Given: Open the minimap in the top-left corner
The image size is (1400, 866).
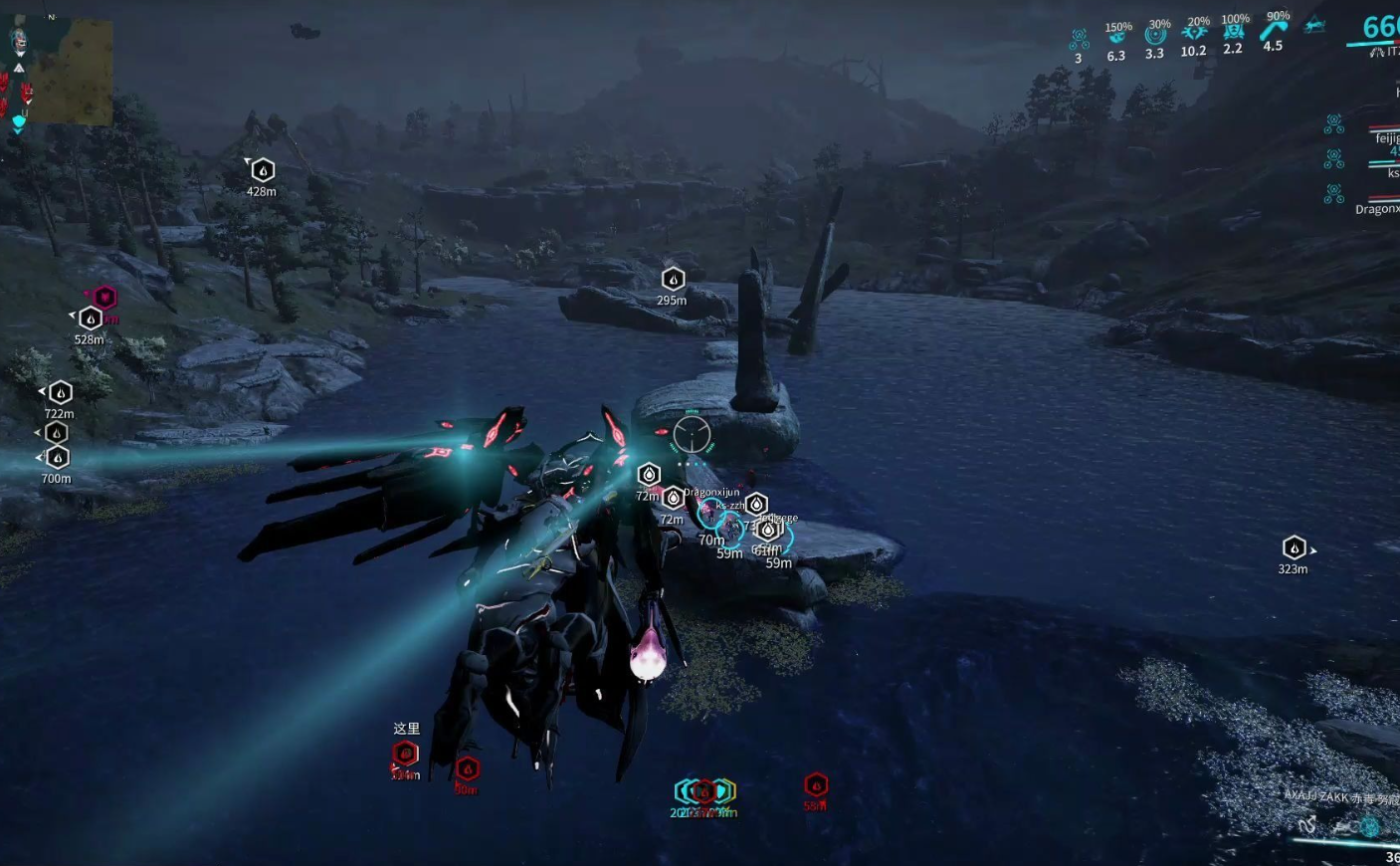Looking at the screenshot, I should (x=76, y=72).
